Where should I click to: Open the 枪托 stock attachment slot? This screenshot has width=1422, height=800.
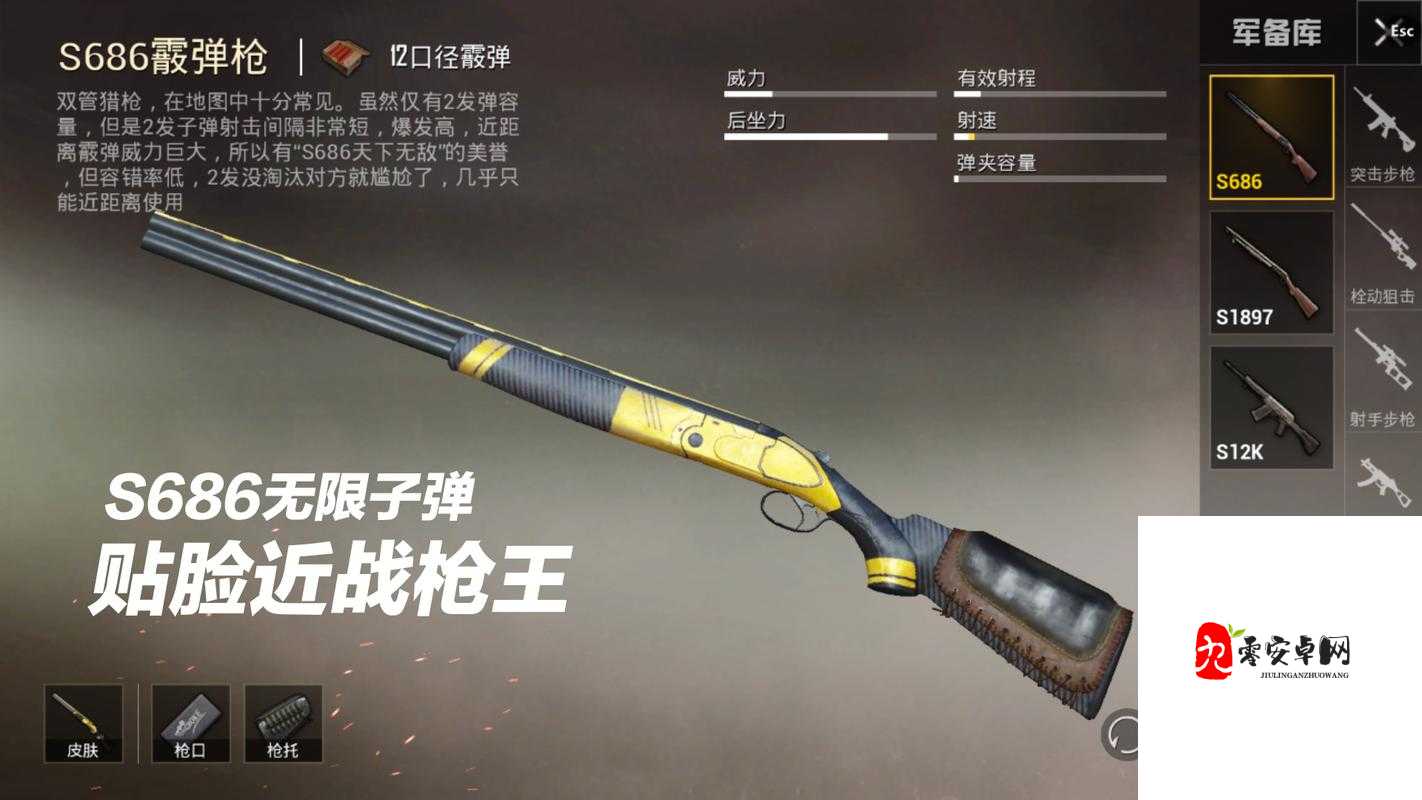[282, 722]
